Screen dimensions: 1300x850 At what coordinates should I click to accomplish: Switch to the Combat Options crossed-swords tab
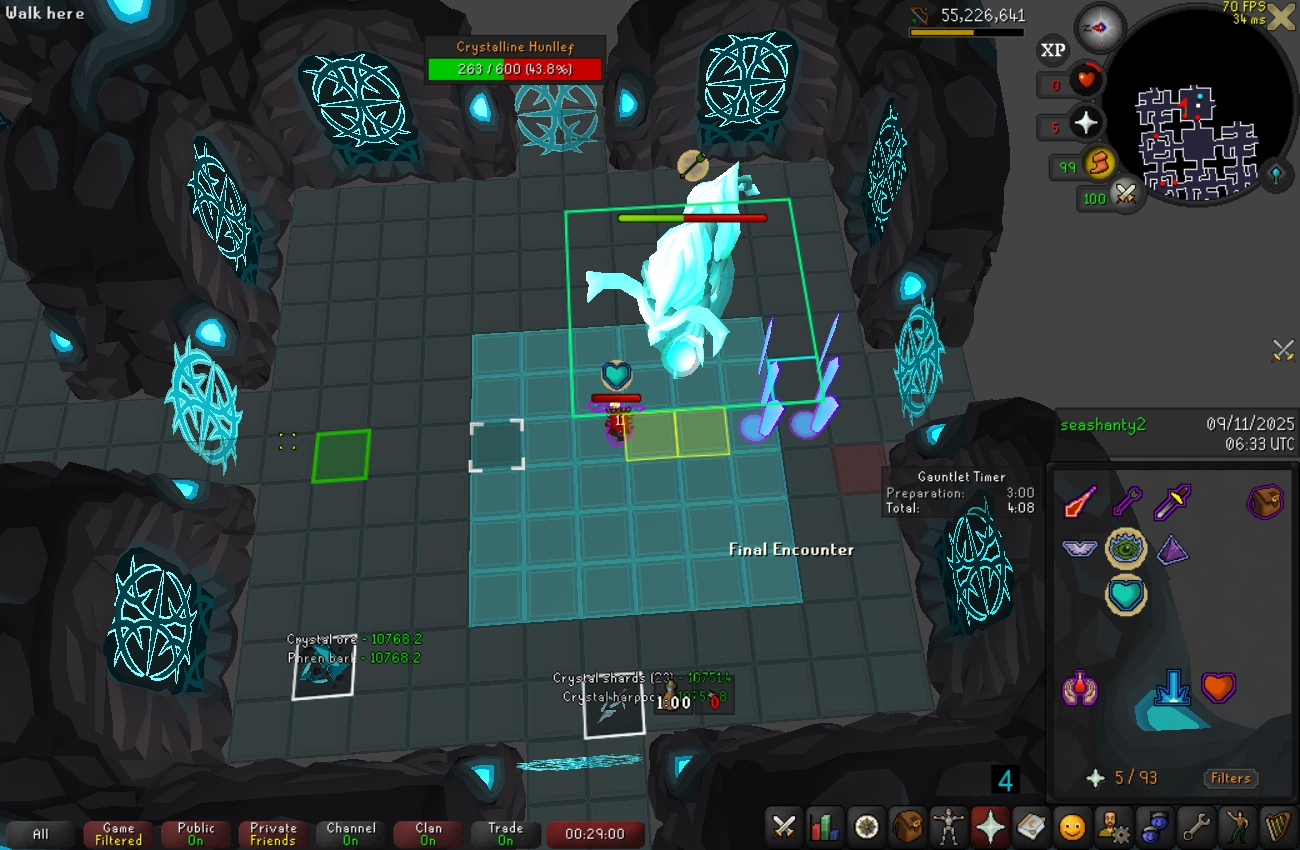tap(784, 827)
